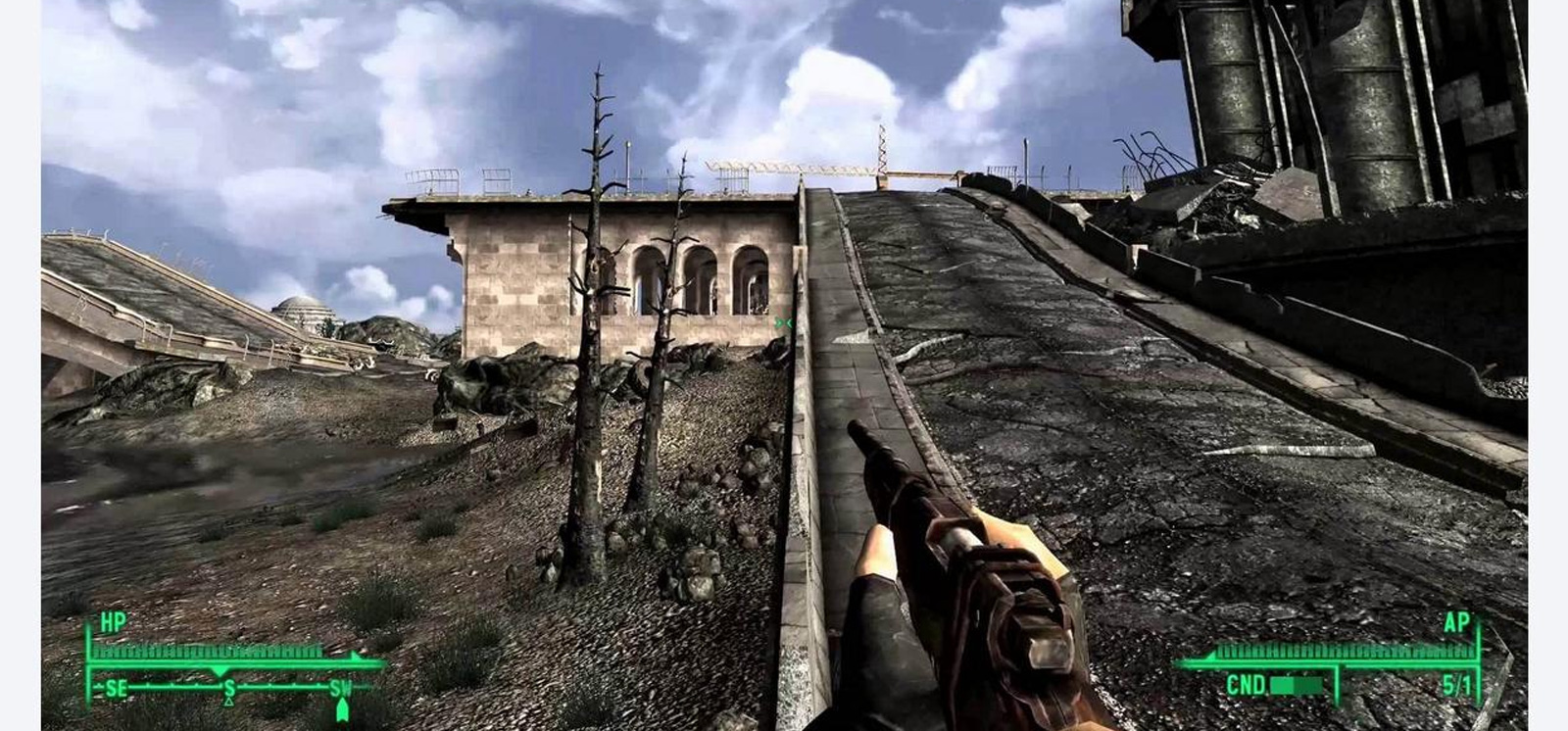Click the hollow triangle location marker below the compass

229,702
